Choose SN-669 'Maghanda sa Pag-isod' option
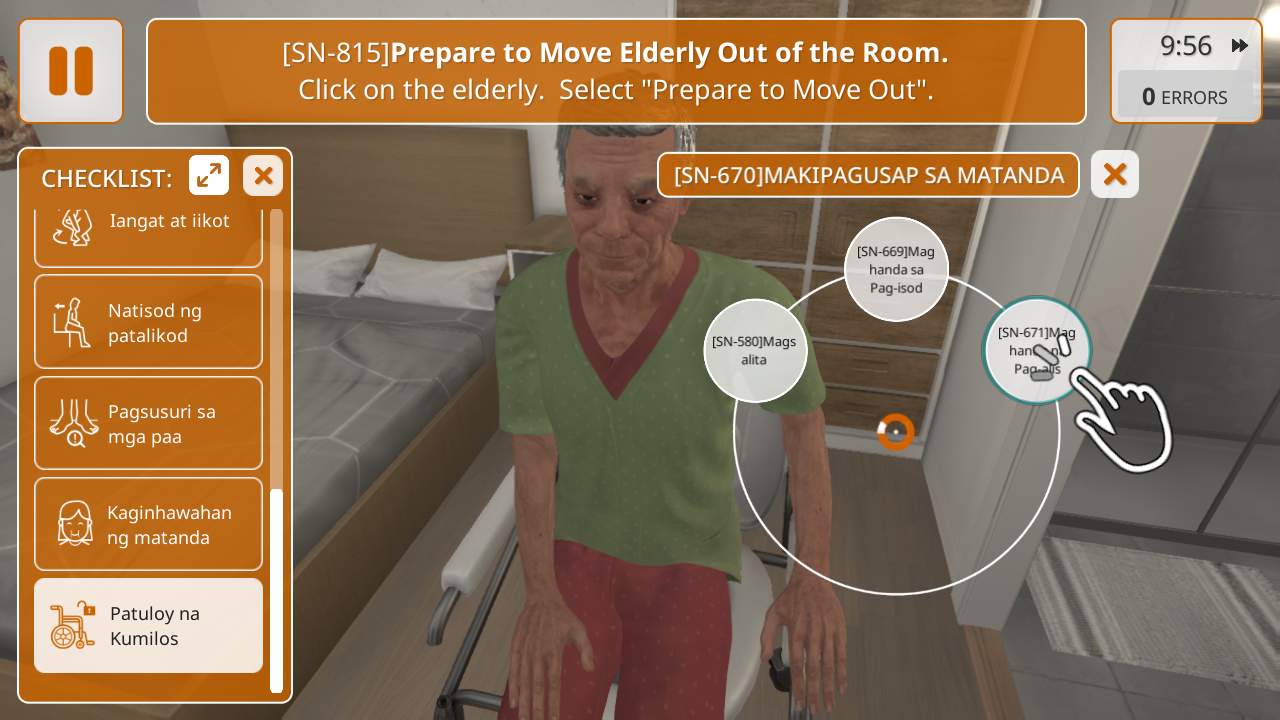Viewport: 1280px width, 720px height. (896, 269)
